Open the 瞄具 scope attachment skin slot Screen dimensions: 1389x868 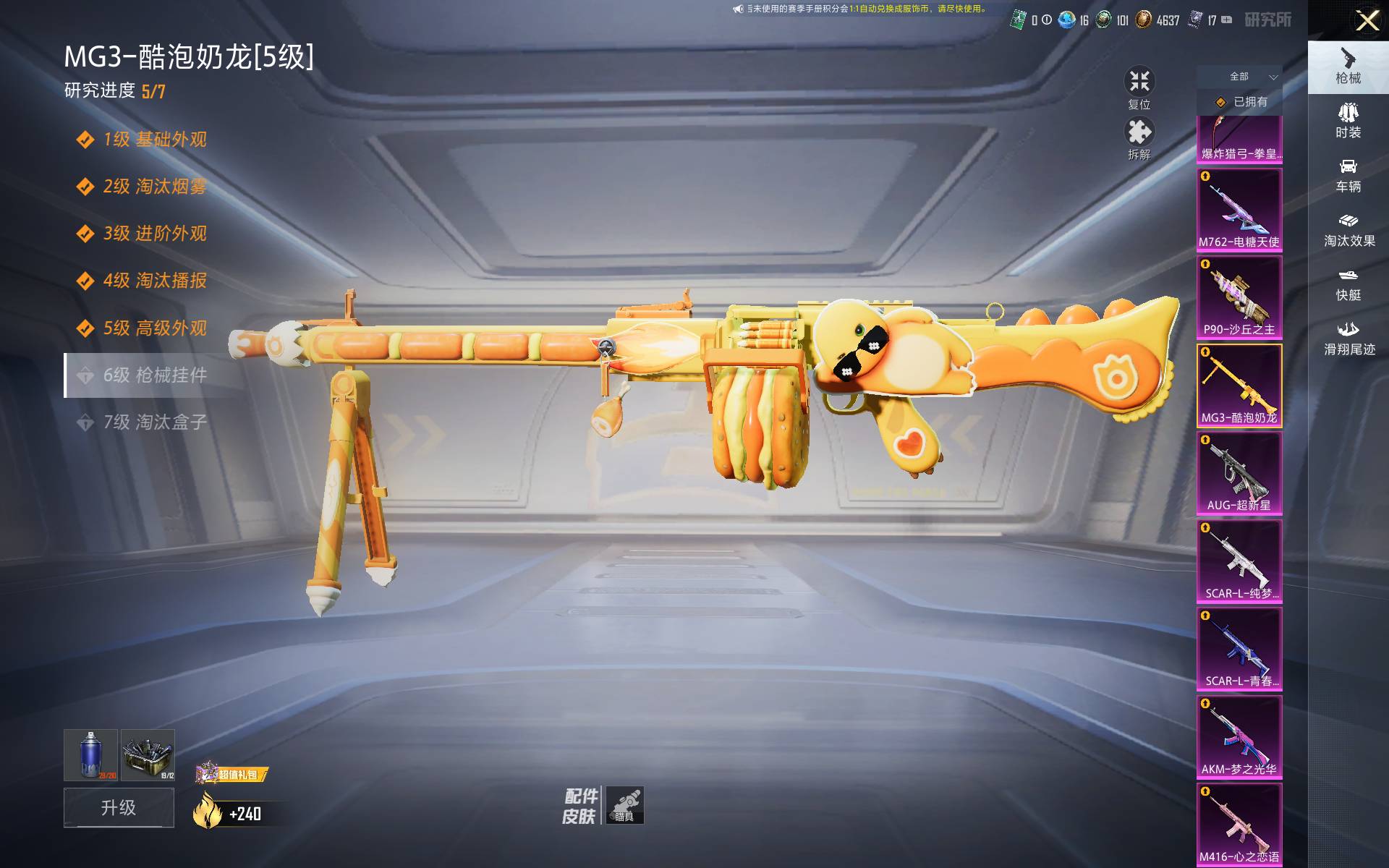pos(624,805)
